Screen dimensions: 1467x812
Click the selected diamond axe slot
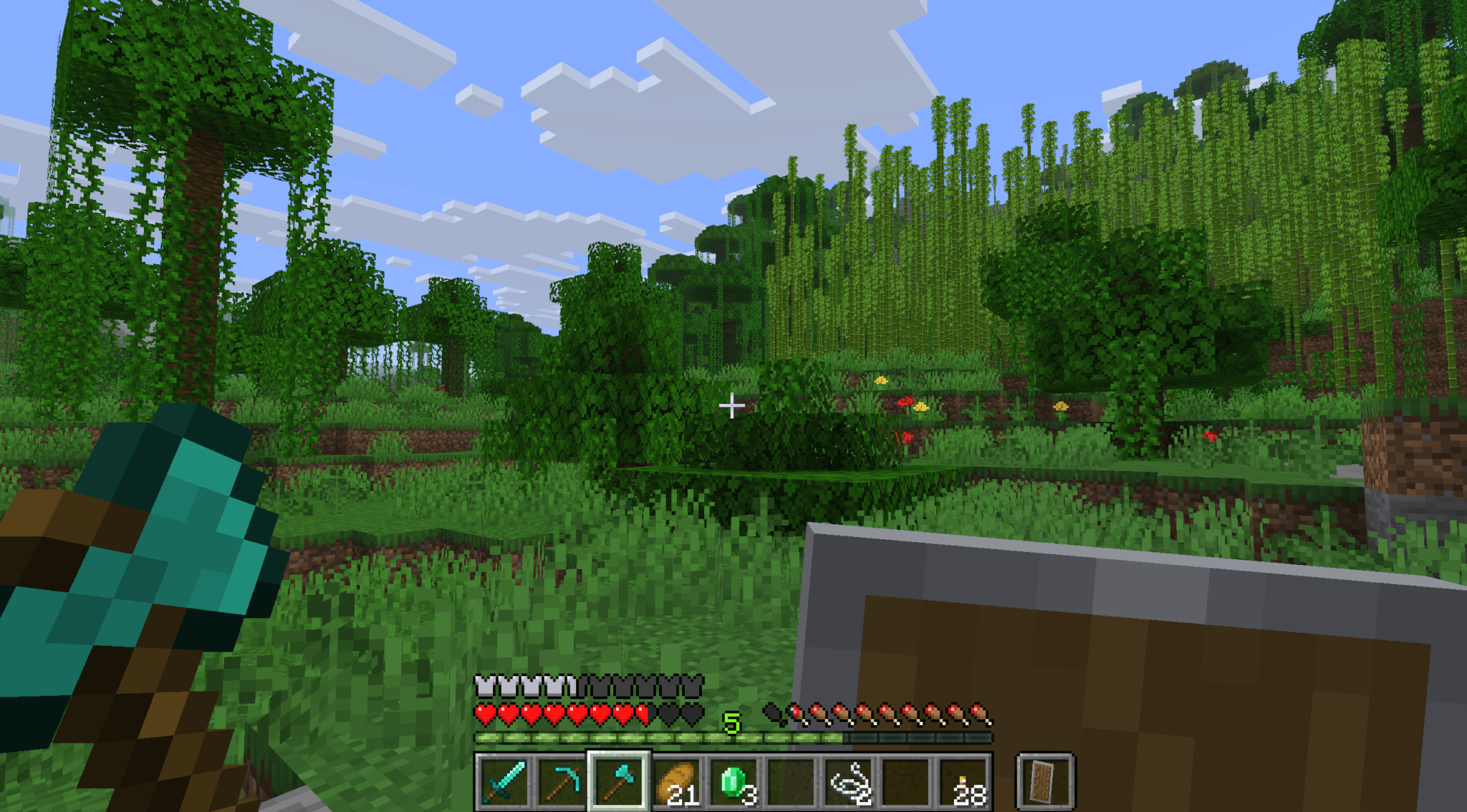620,782
